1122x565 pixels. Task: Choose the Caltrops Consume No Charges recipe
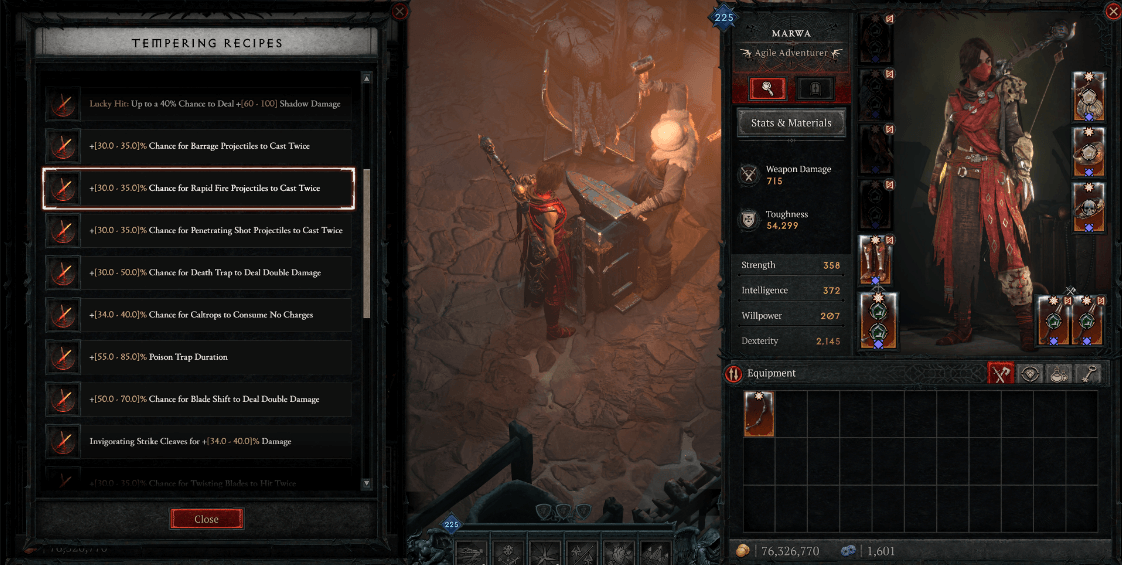(x=198, y=315)
